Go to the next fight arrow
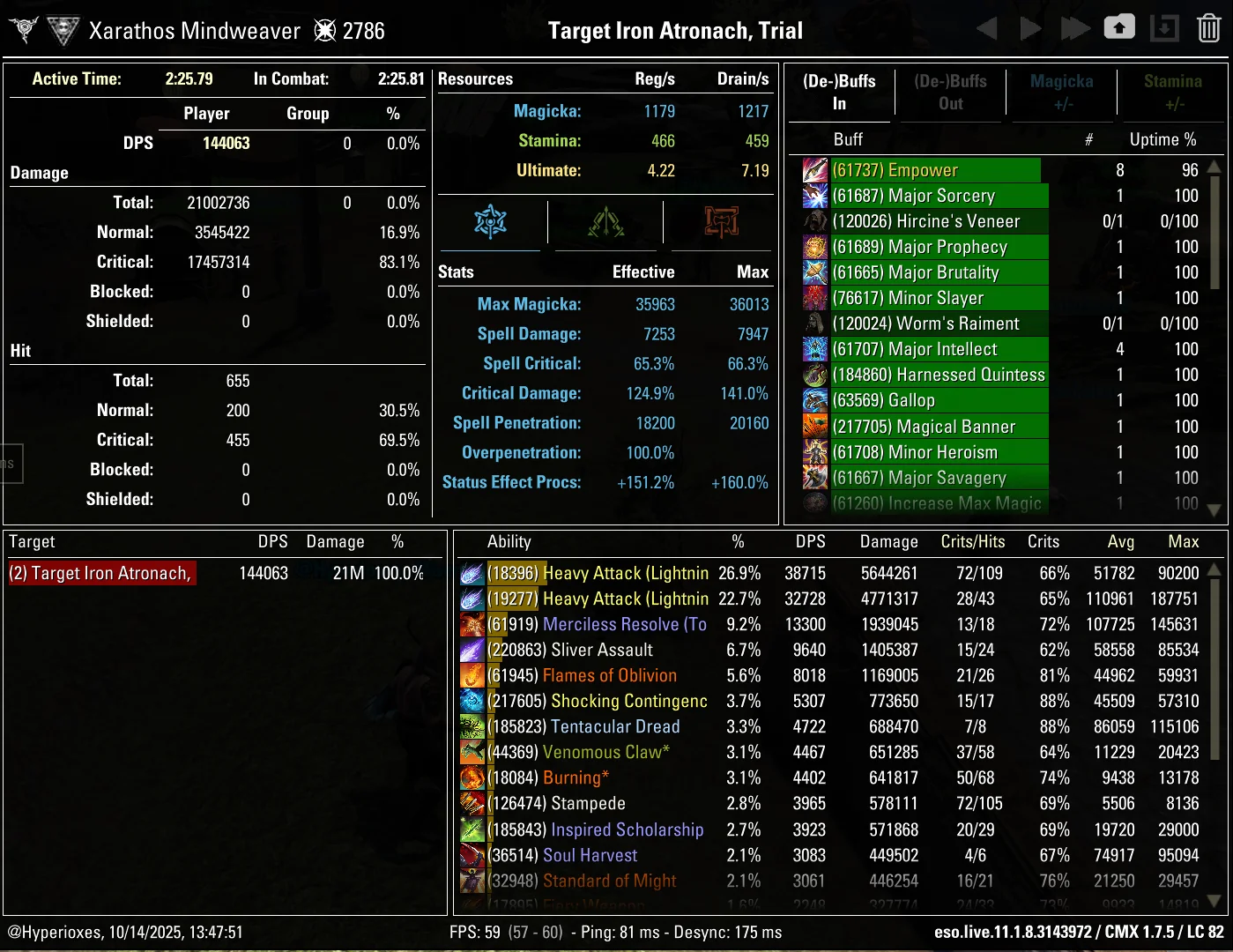The width and height of the screenshot is (1233, 952). 1030,27
